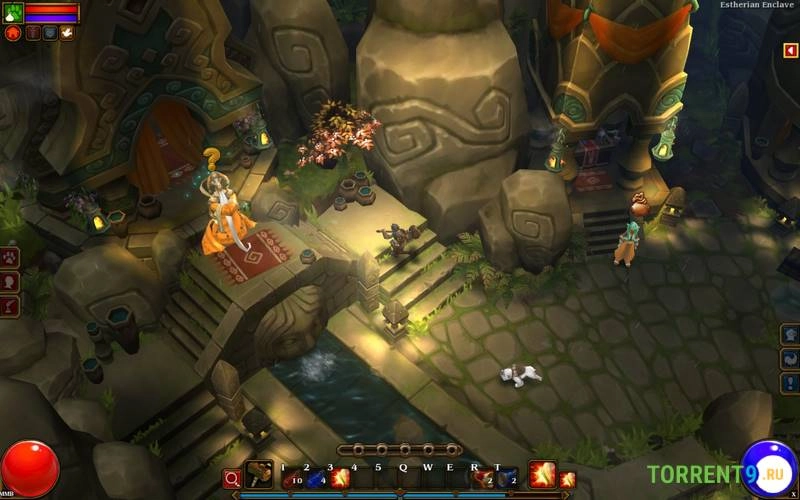Open the pet portrait panel
800x500 pixels.
point(12,12)
